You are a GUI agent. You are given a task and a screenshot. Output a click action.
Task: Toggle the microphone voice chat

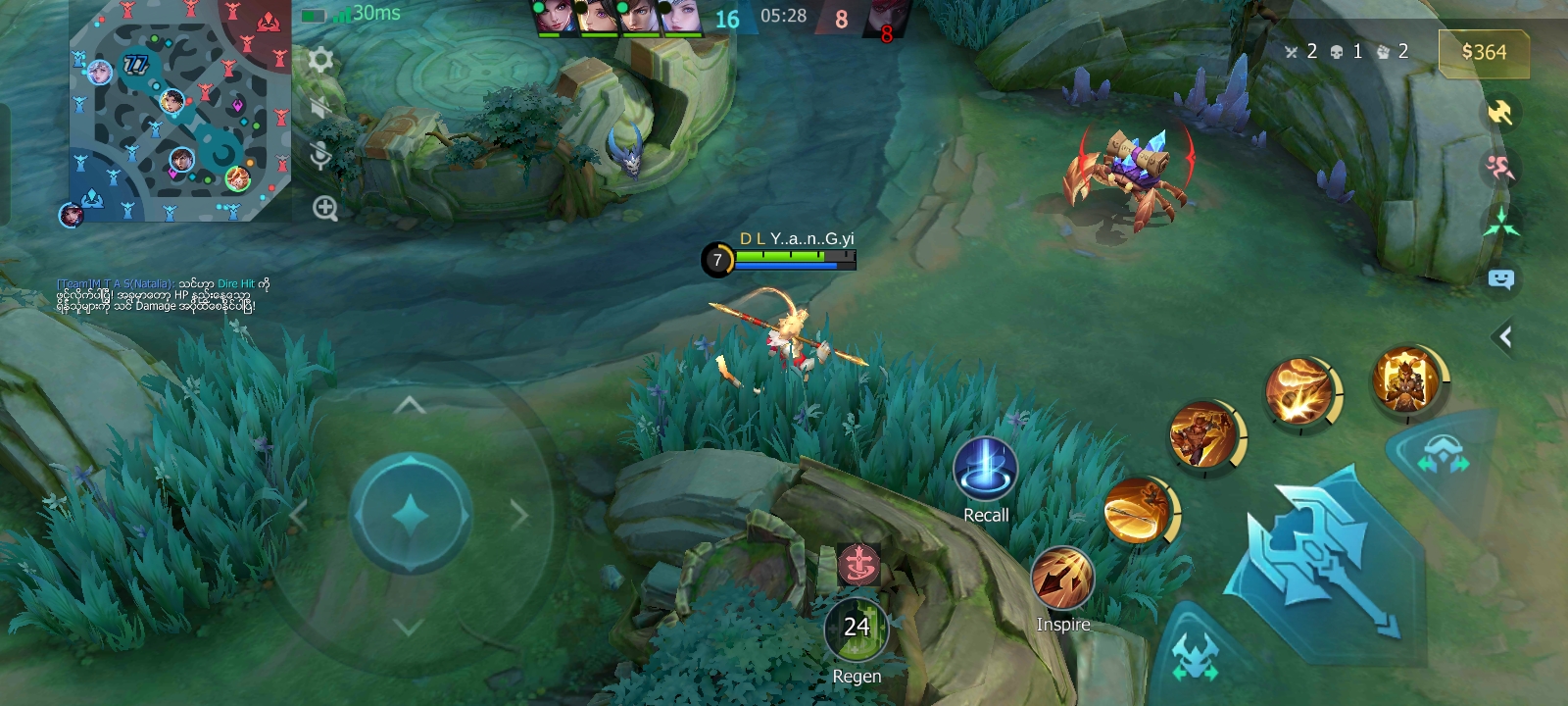(x=320, y=156)
